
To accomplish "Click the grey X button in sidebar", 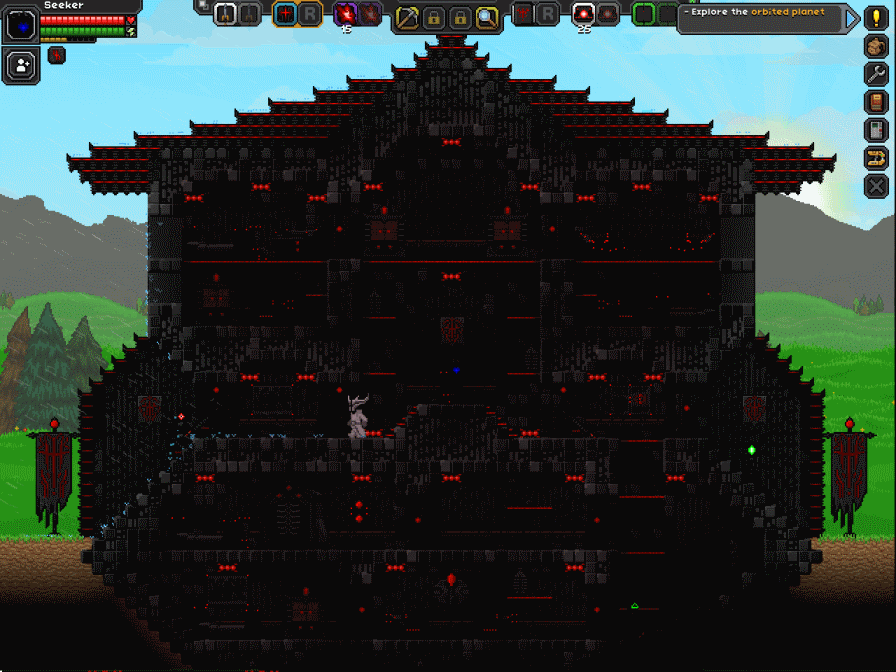I will pos(876,185).
